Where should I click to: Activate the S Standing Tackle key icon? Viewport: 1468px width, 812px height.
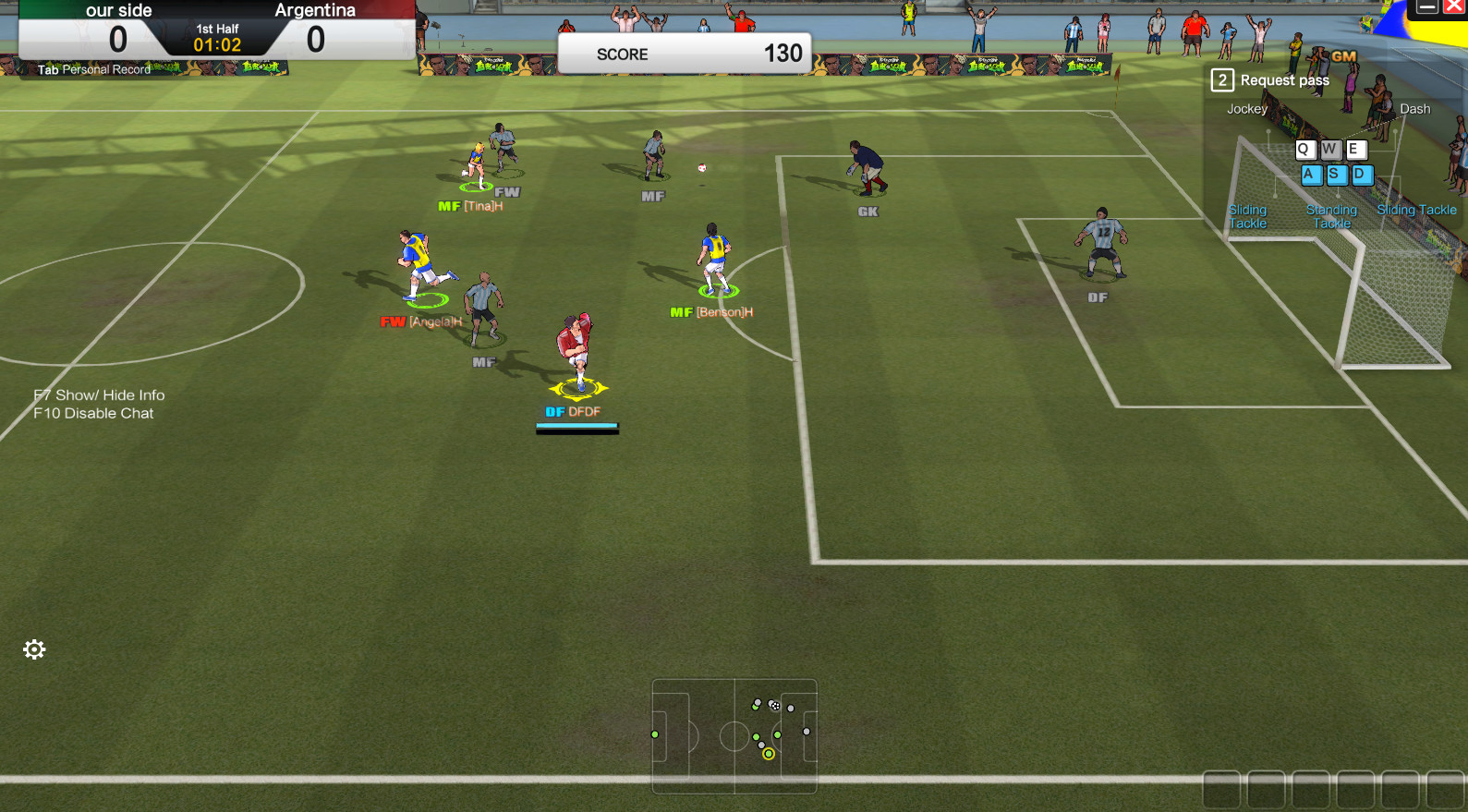click(x=1336, y=176)
